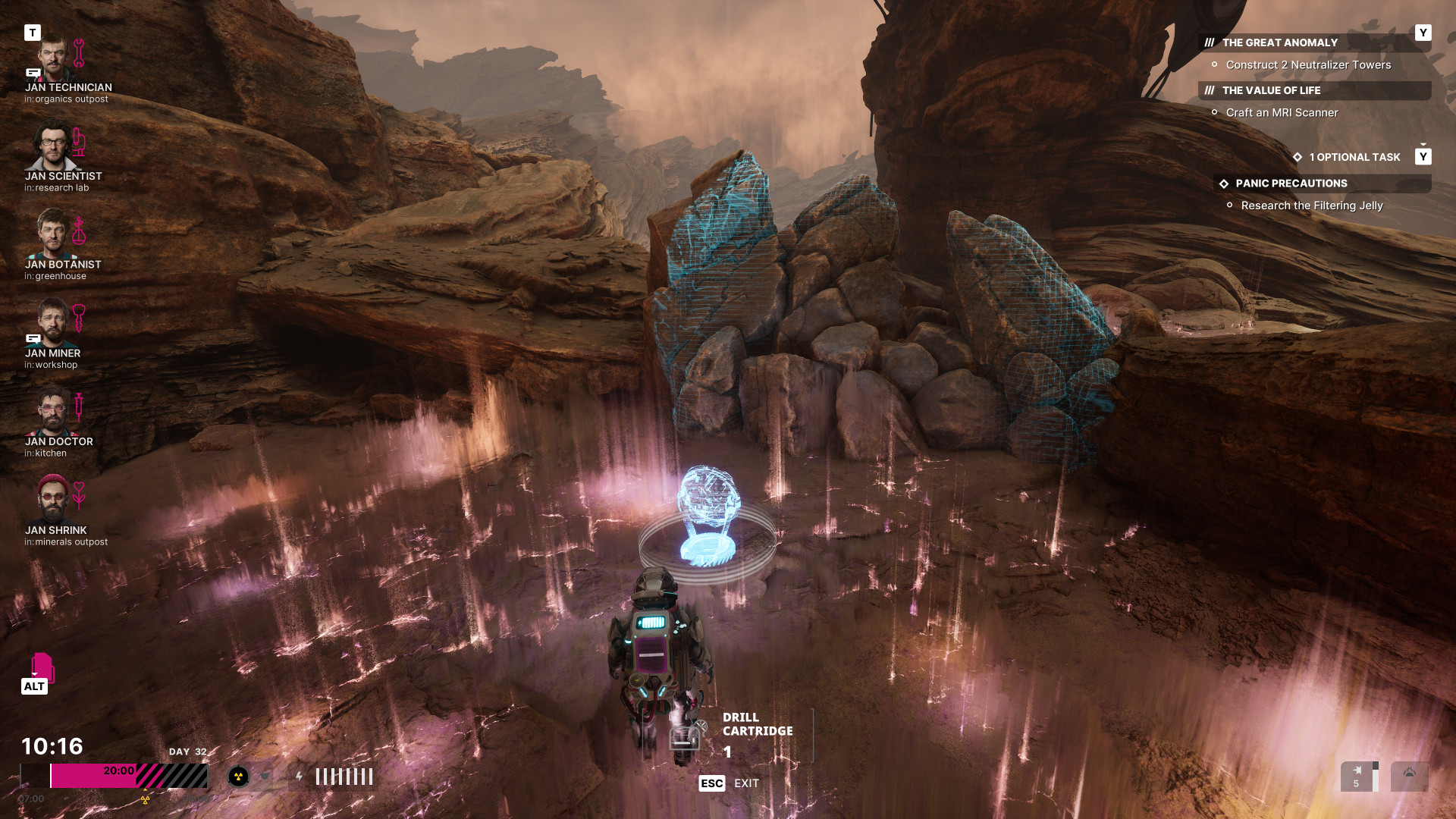Viewport: 1456px width, 819px height.
Task: Expand the 1 Optional Task header
Action: tap(1354, 158)
